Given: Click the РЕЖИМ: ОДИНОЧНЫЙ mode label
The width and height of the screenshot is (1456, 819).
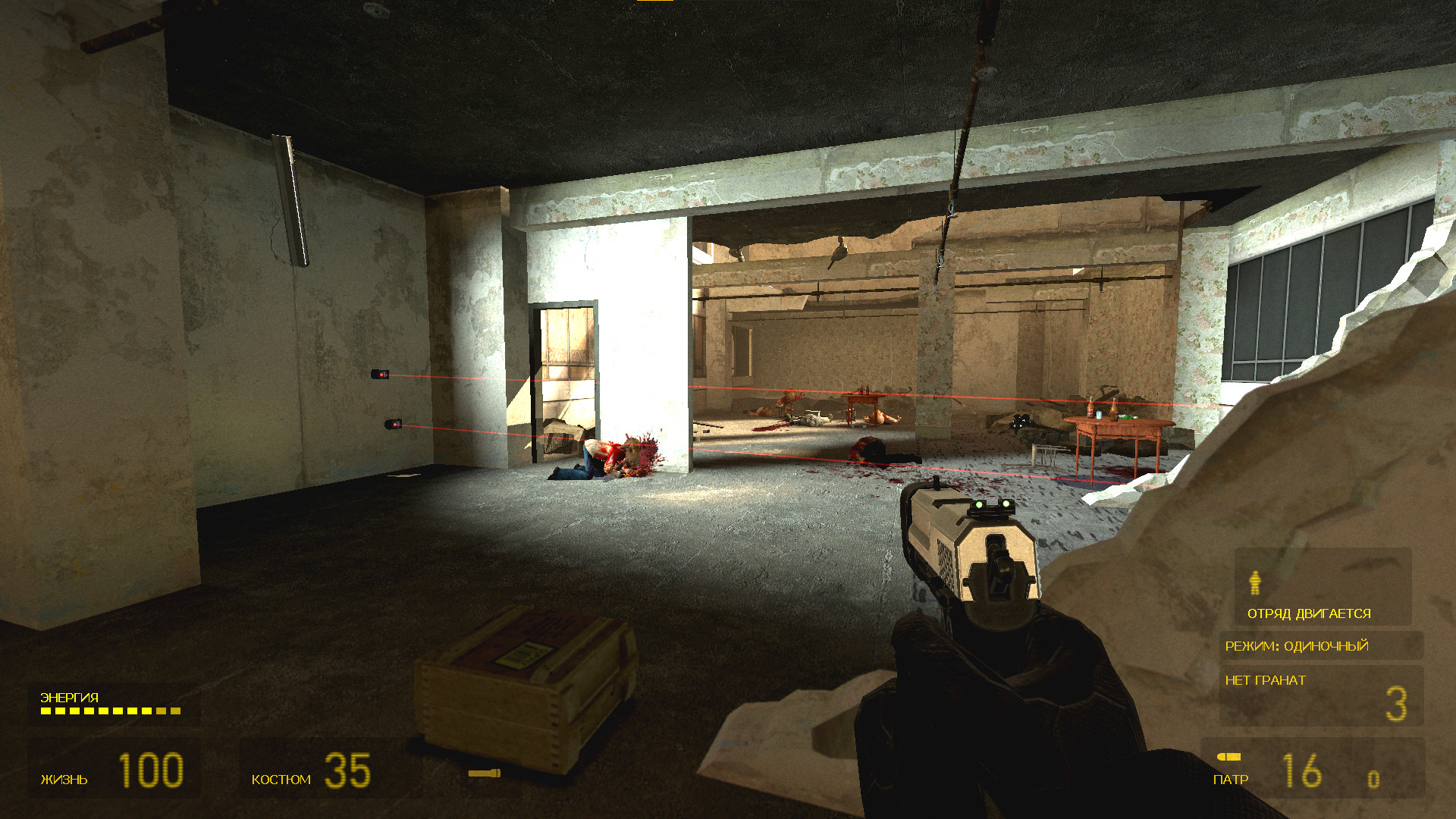Looking at the screenshot, I should click(x=1298, y=645).
